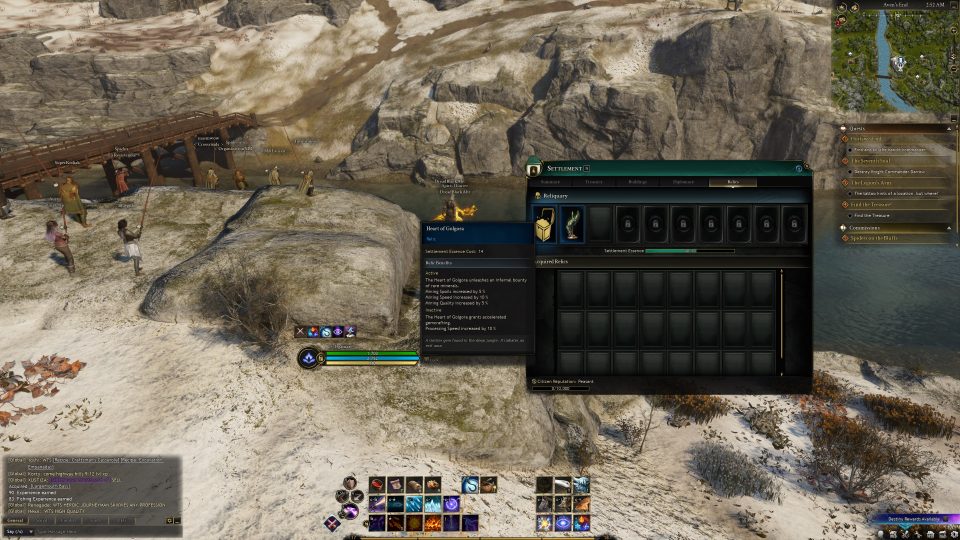The image size is (960, 540).
Task: Open the Buildings tab in Settlement
Action: [638, 182]
